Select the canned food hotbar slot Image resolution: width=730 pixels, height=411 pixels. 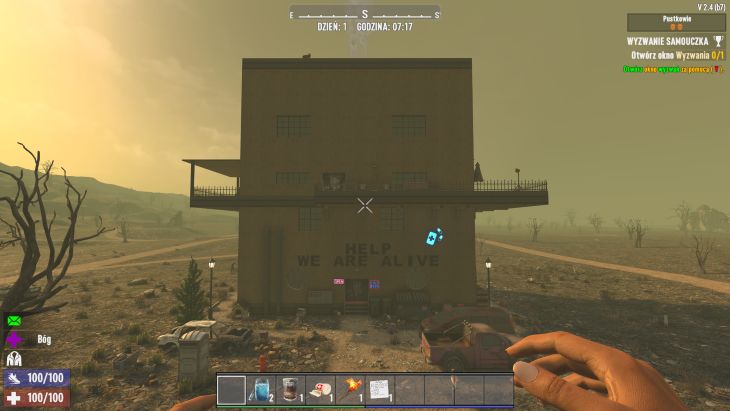tap(290, 390)
